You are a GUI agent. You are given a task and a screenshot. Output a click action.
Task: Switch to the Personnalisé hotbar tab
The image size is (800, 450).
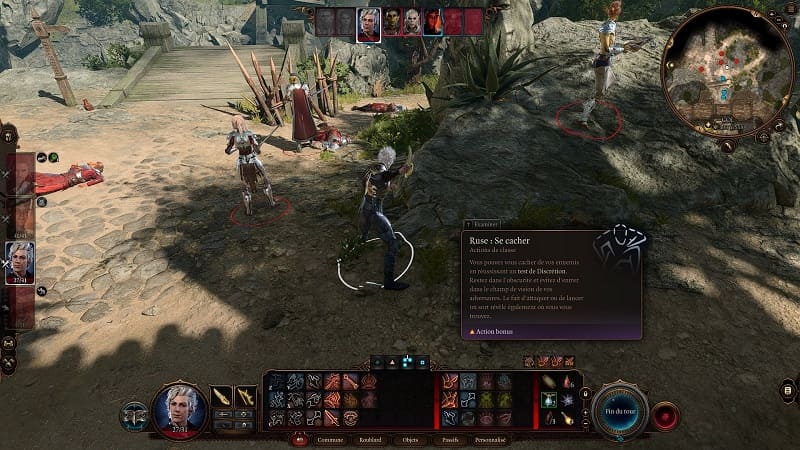490,439
